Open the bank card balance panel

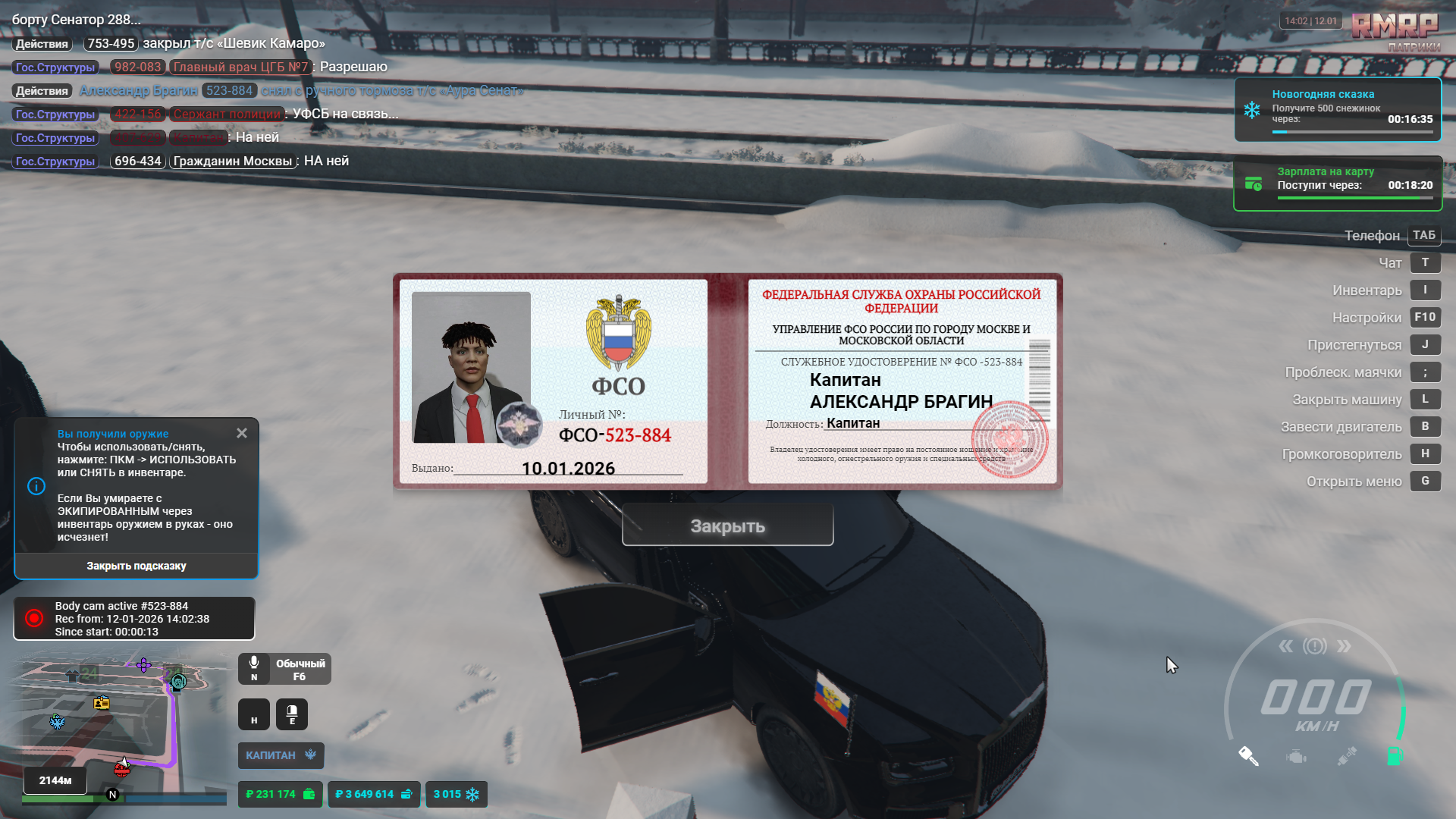click(x=373, y=794)
